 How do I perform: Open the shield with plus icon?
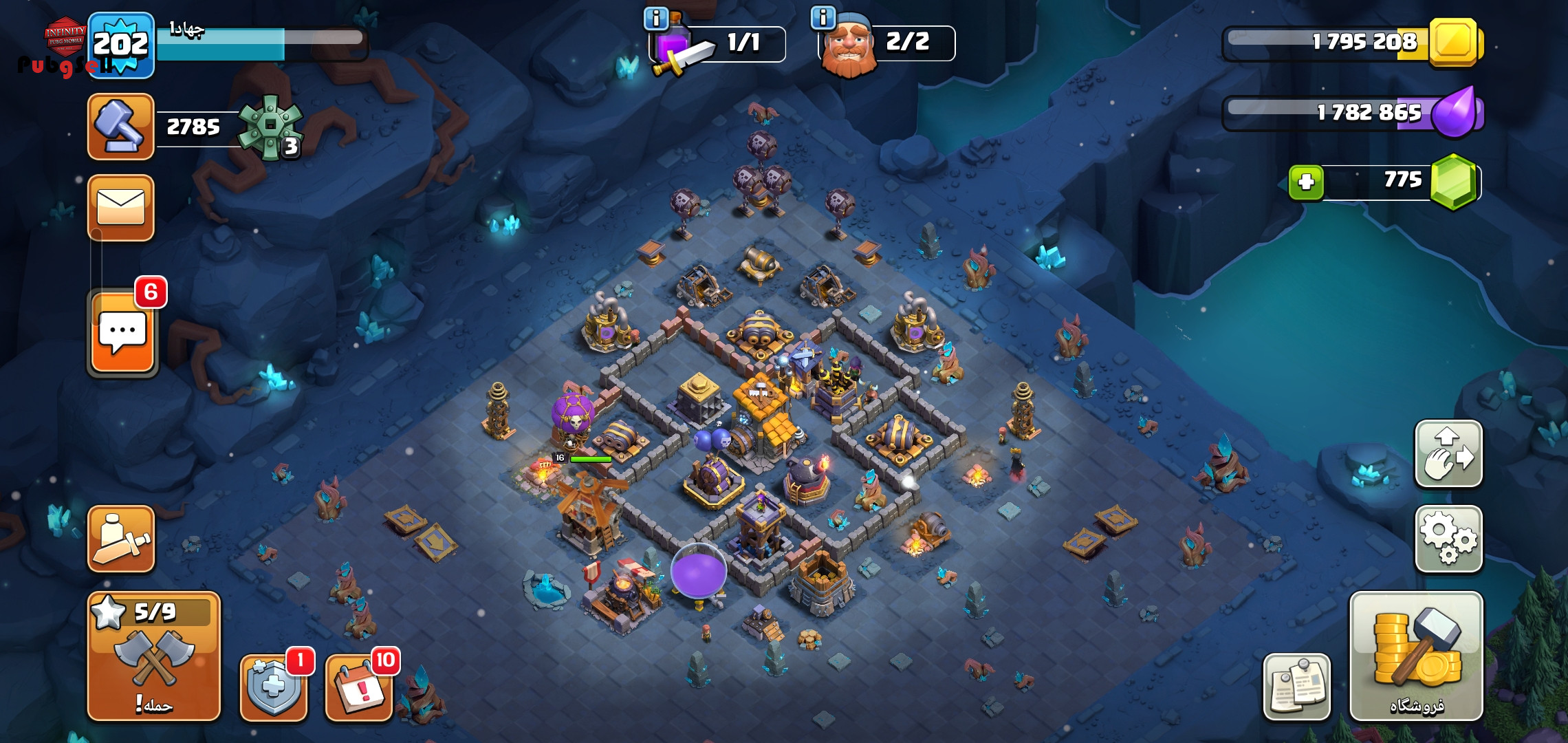(x=273, y=686)
